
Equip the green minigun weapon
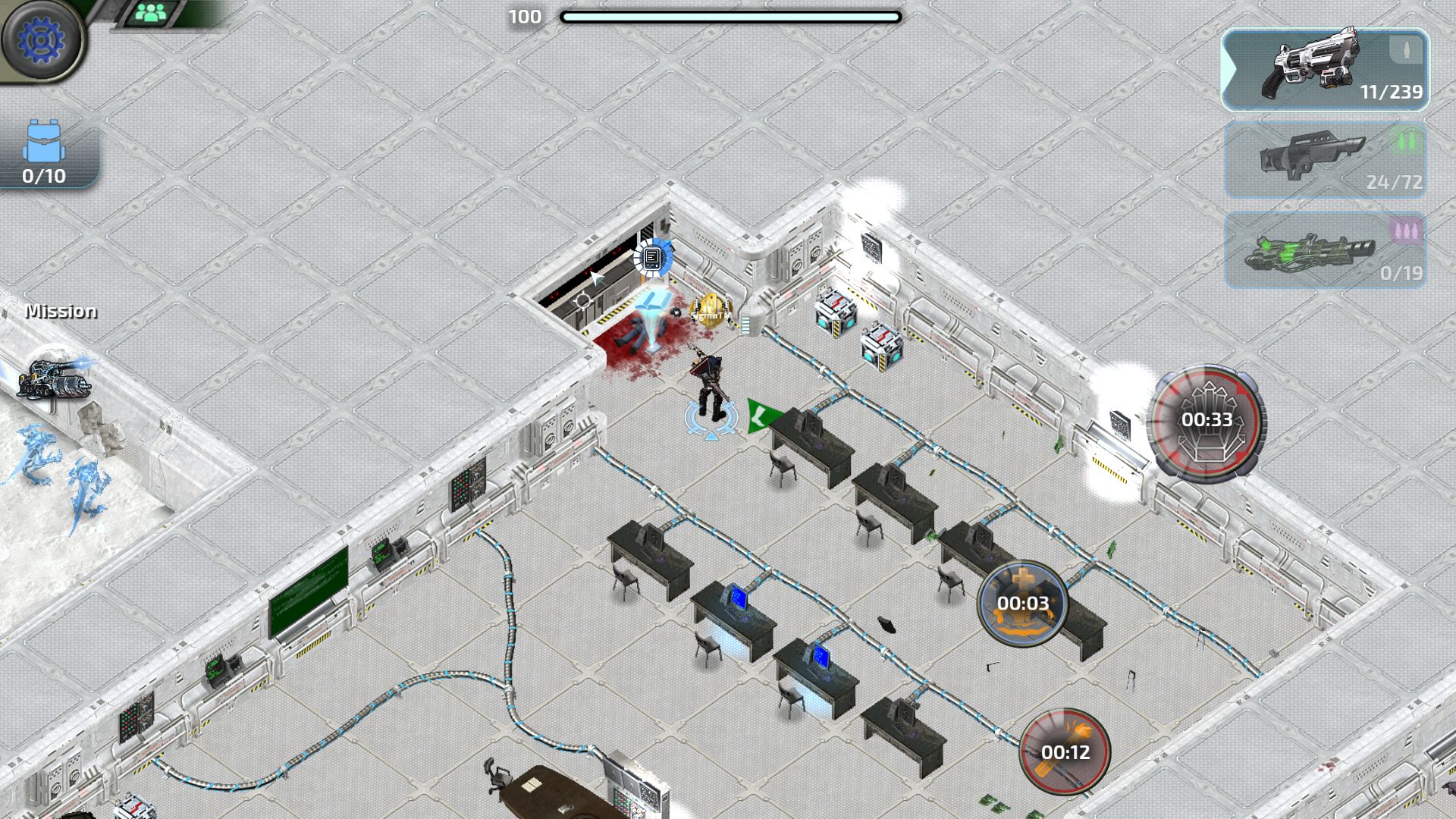[1326, 250]
